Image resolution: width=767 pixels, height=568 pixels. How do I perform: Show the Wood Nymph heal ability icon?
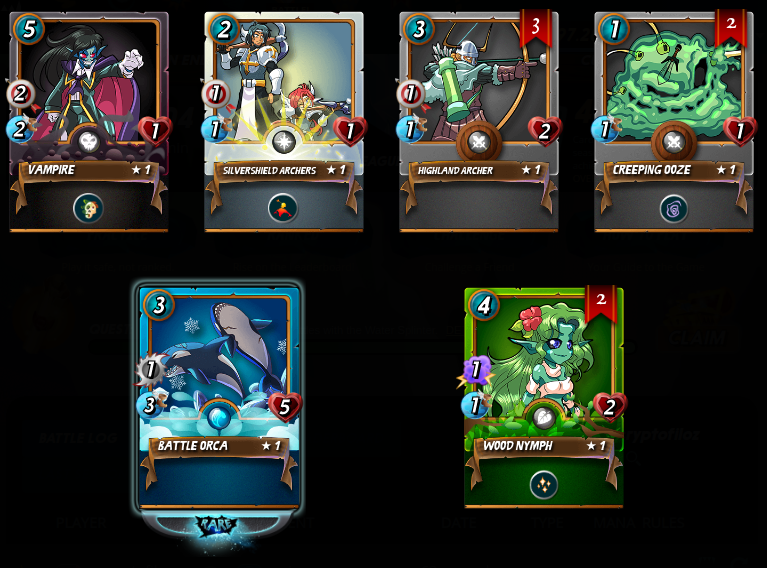[x=543, y=484]
